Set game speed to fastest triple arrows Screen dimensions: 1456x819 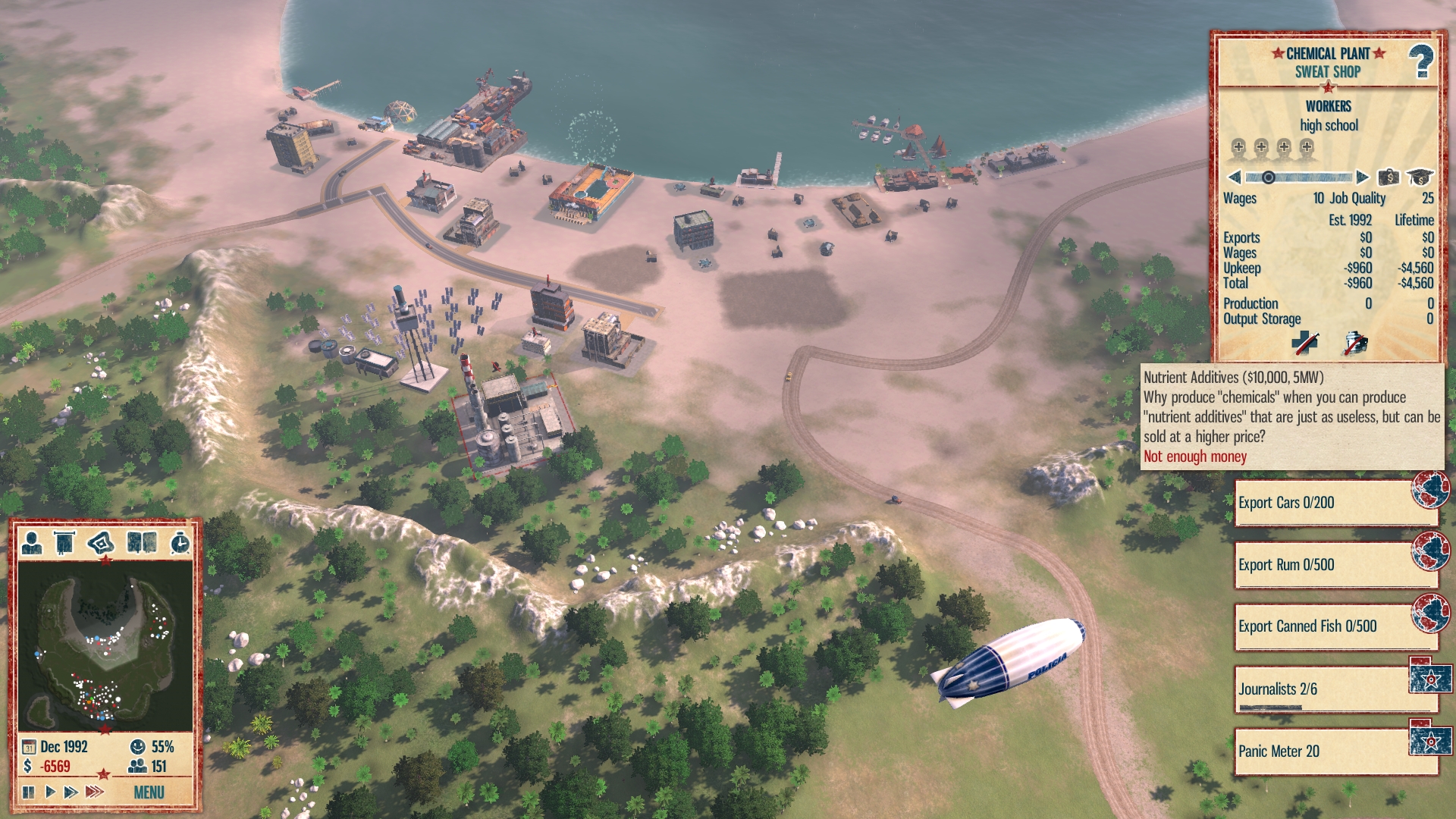[94, 792]
